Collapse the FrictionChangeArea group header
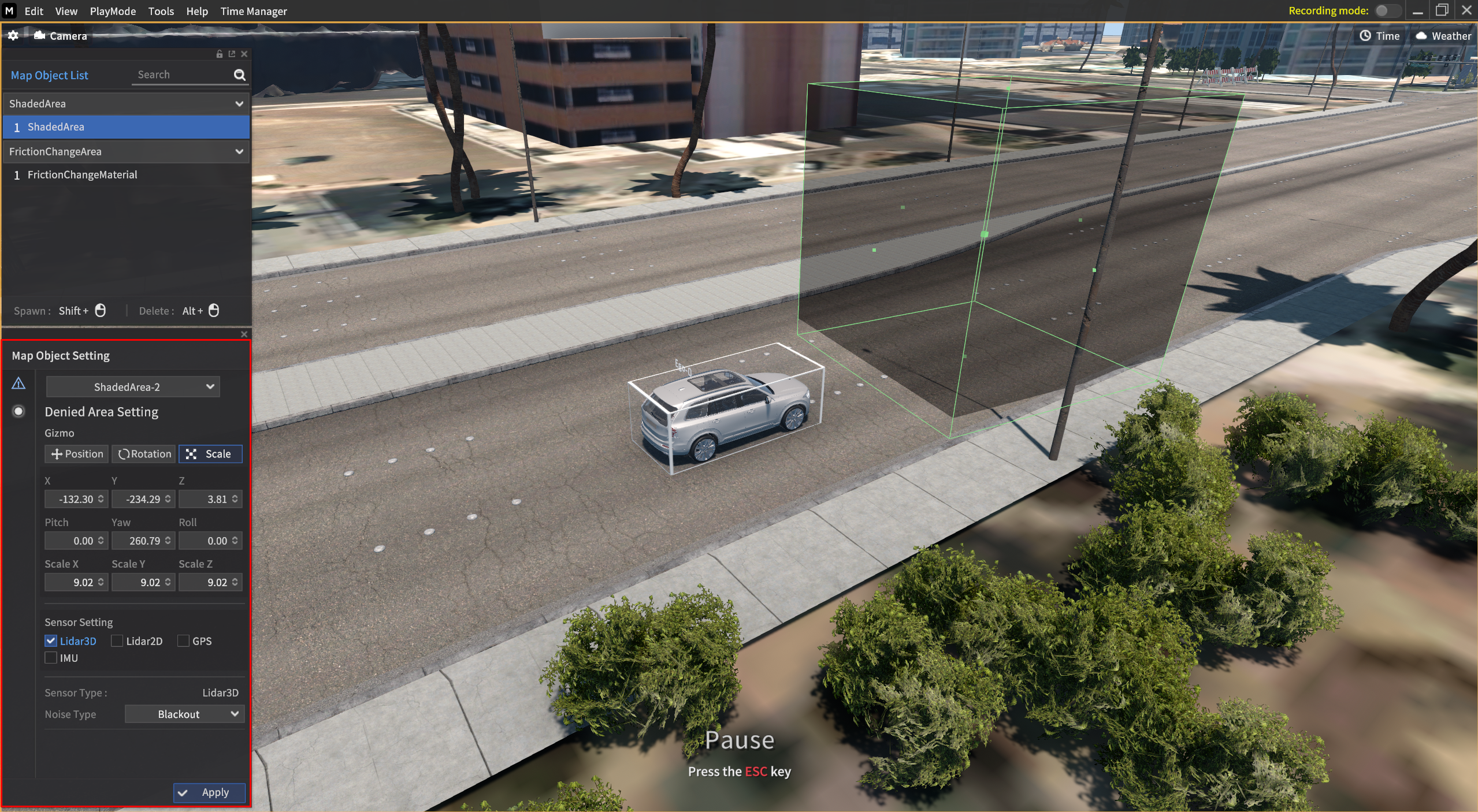Viewport: 1478px width, 812px height. pos(239,152)
